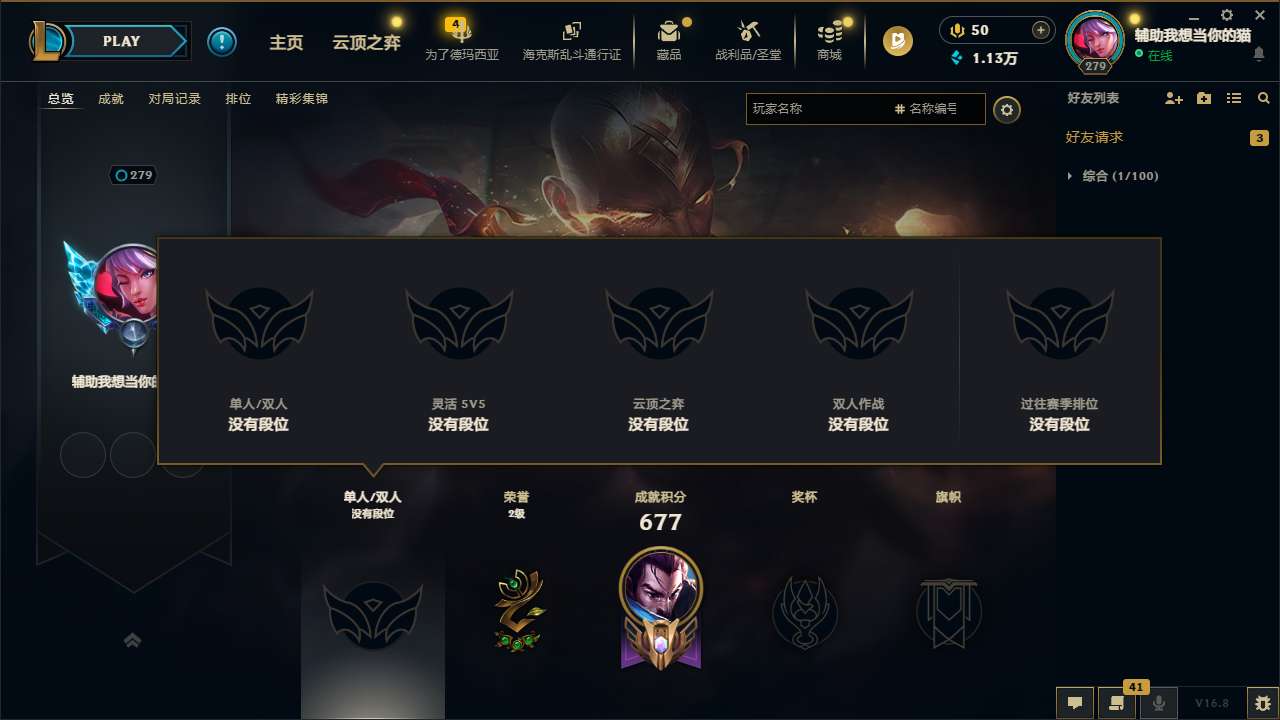Image resolution: width=1280 pixels, height=720 pixels.
Task: Click the PLAY button
Action: click(121, 41)
